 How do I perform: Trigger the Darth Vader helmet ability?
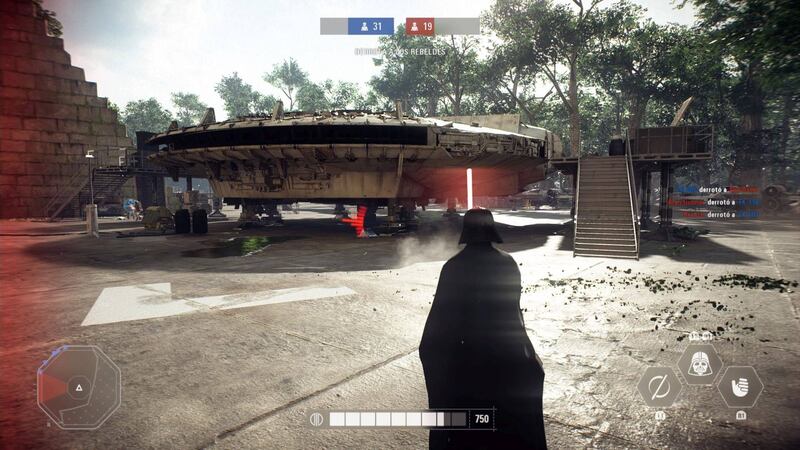click(x=700, y=364)
